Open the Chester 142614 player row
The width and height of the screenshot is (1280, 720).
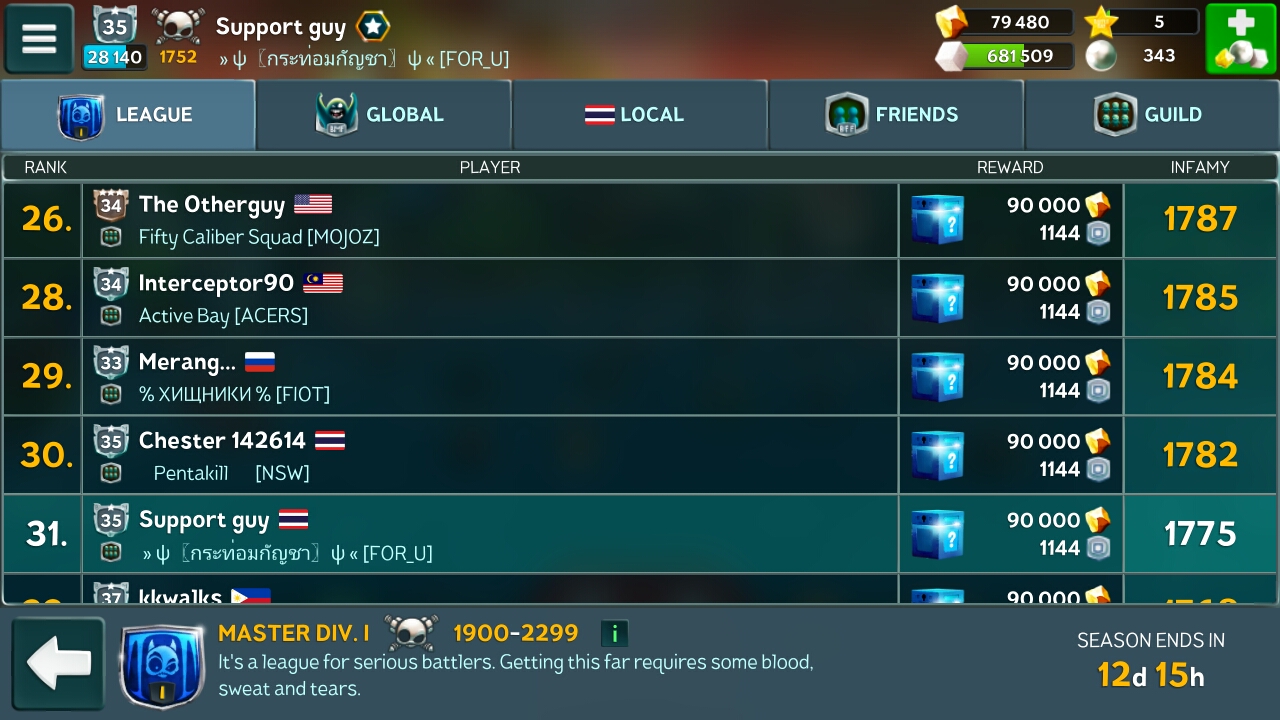coord(490,455)
